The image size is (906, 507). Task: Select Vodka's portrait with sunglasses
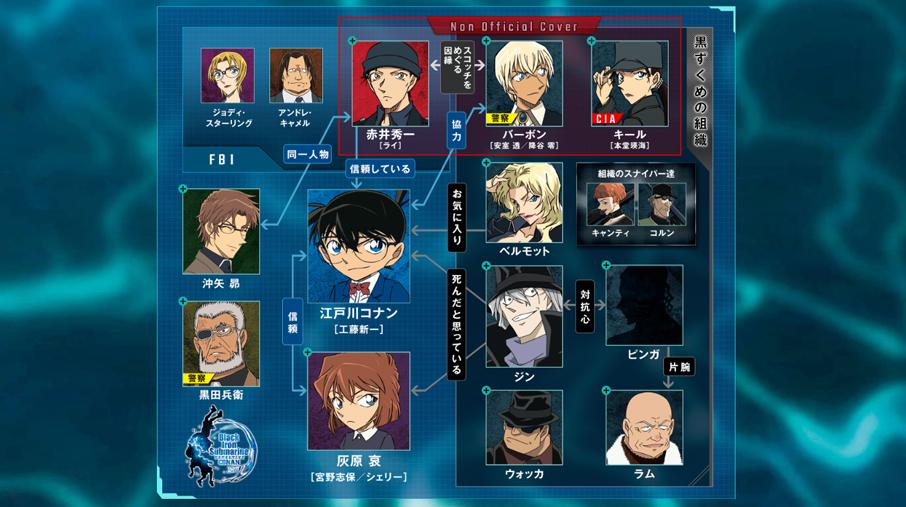tap(524, 427)
